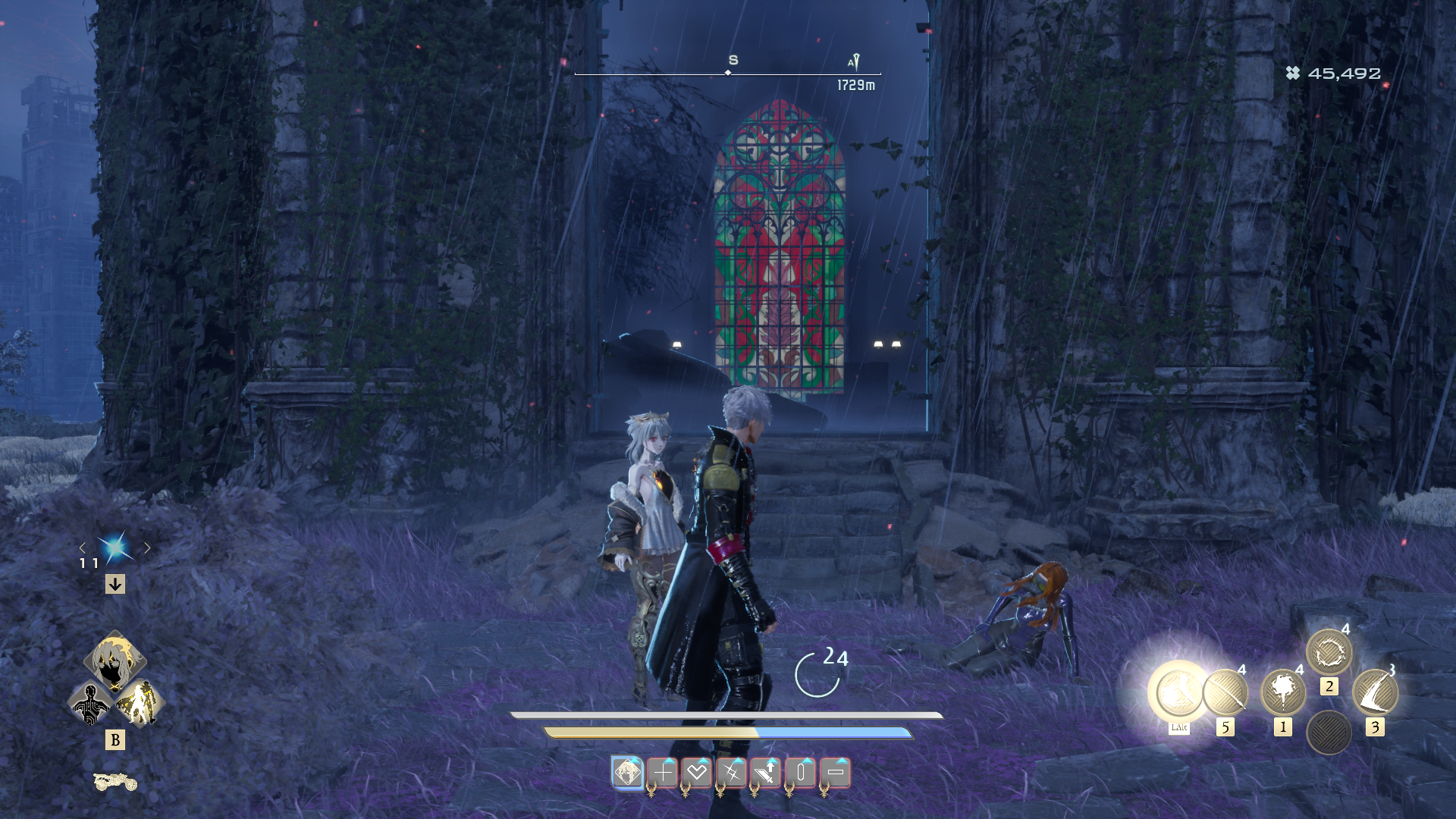
Task: Cycle to next item with right arrow
Action: (147, 548)
